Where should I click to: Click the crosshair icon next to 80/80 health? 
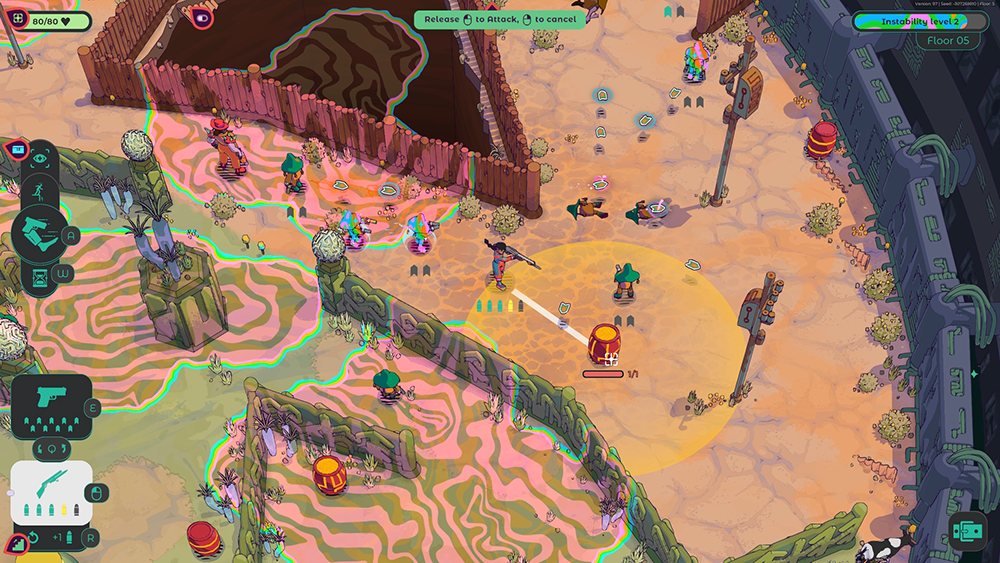[x=17, y=20]
